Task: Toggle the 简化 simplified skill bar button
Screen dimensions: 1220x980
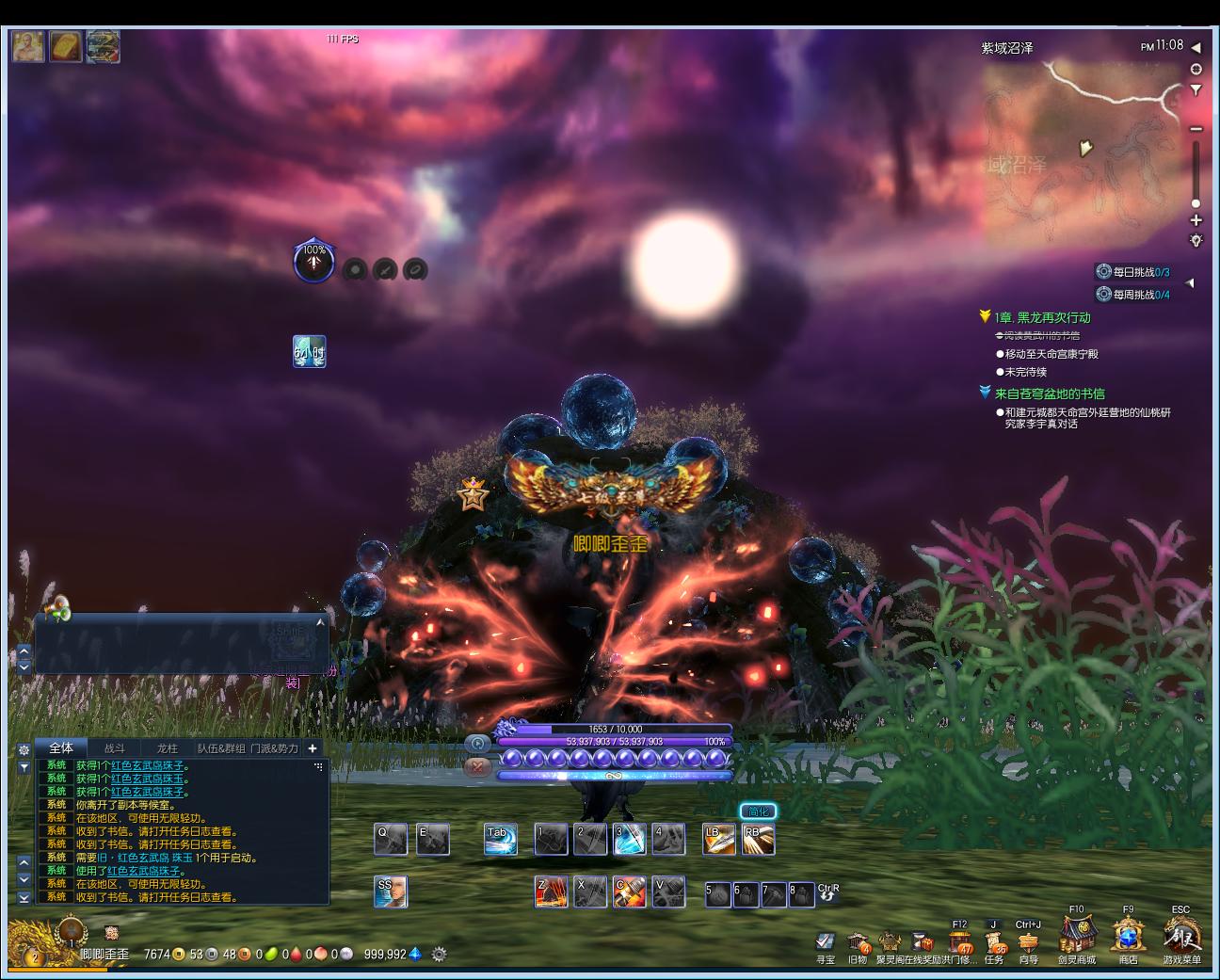Action: 758,811
